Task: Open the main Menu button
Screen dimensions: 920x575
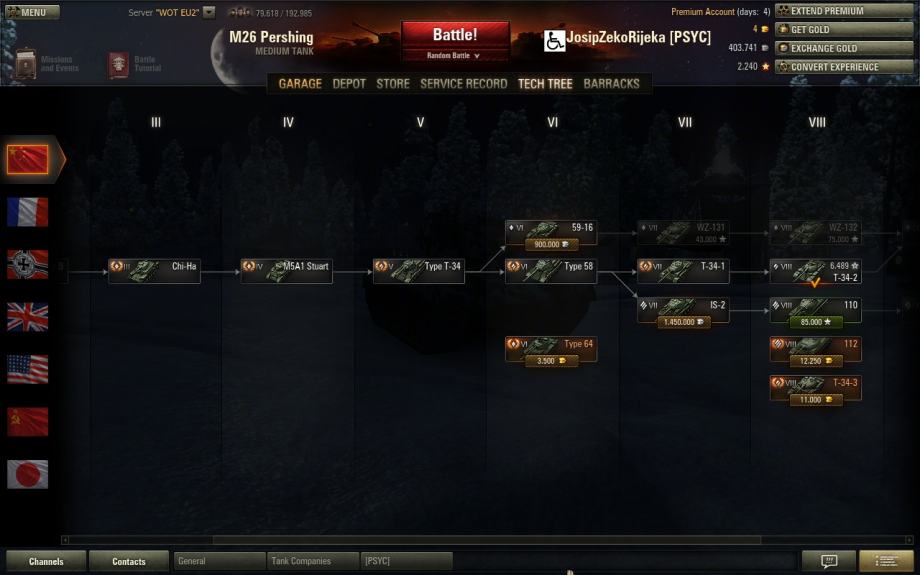Action: tap(30, 13)
